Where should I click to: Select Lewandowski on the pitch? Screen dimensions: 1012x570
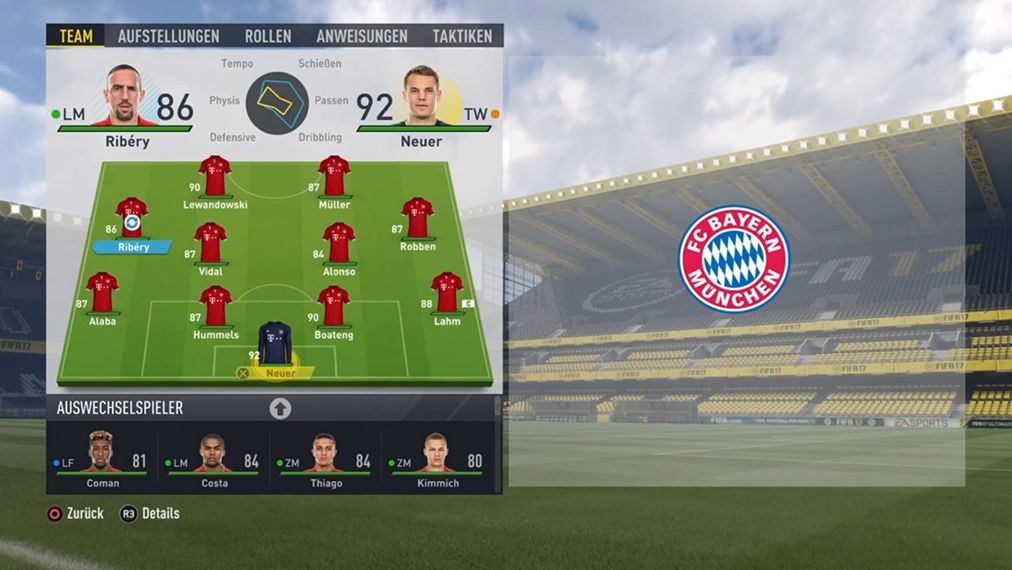215,177
